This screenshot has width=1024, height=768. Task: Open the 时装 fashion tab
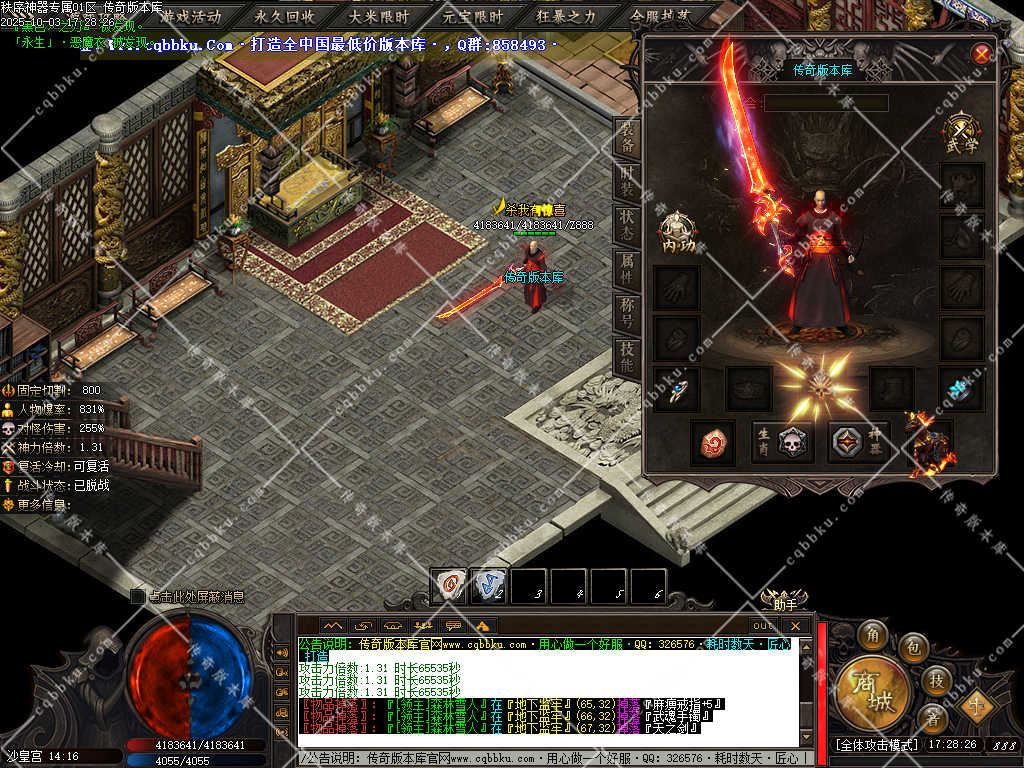click(627, 183)
